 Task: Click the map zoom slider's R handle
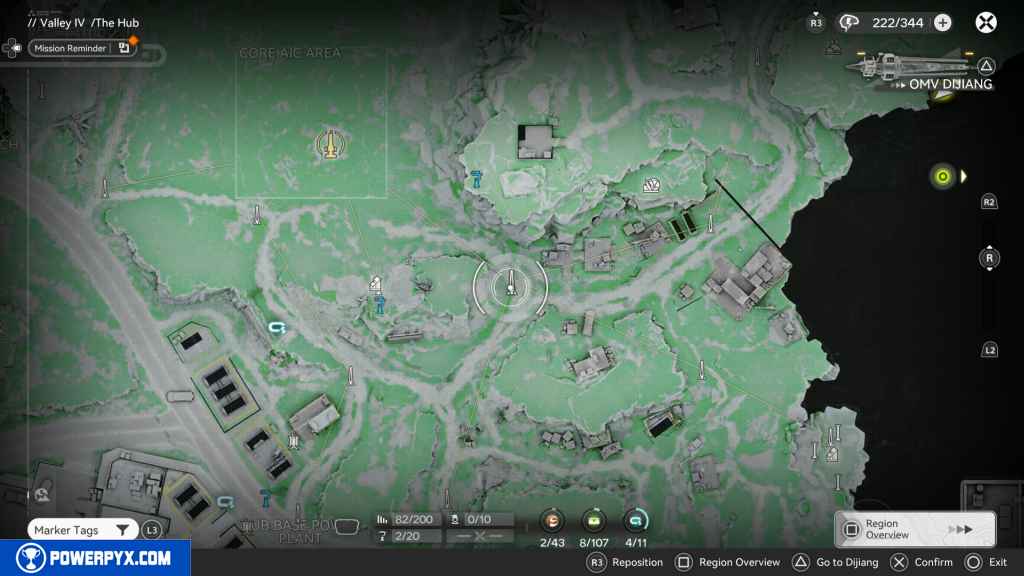click(989, 258)
